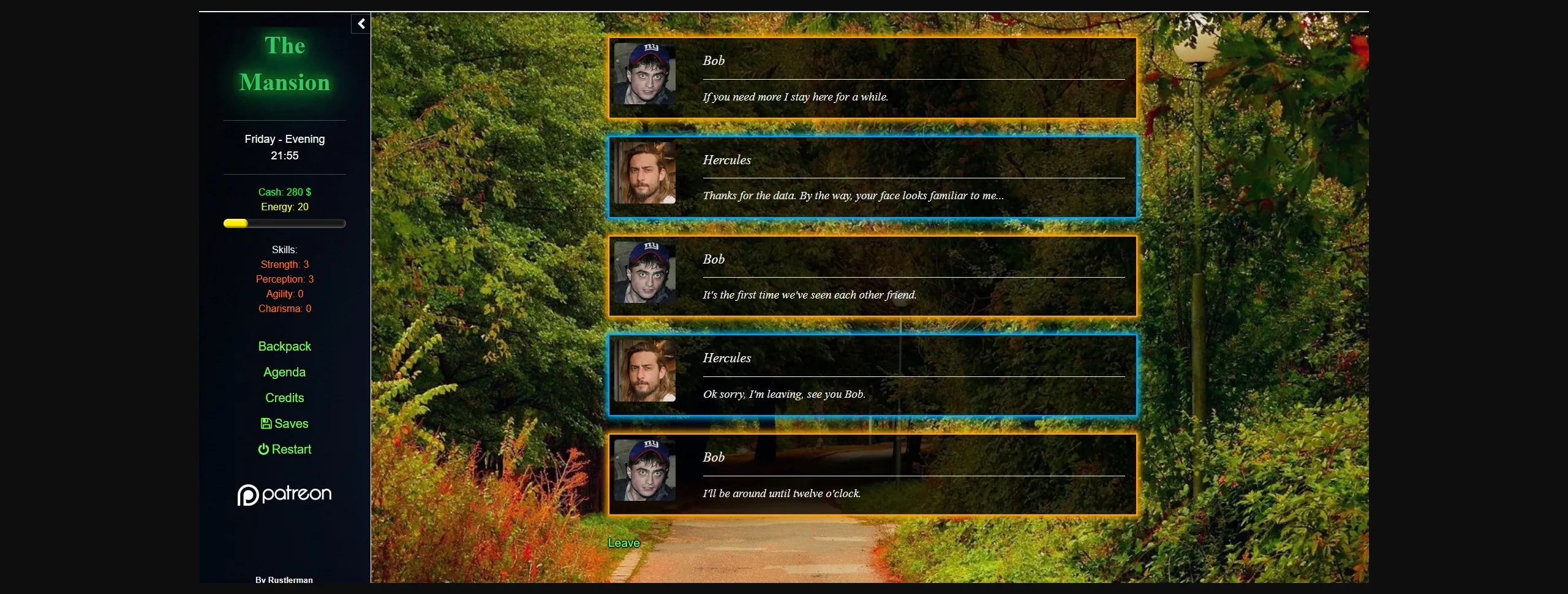Open the Patreon page via its logo
This screenshot has height=594, width=1568.
point(284,494)
